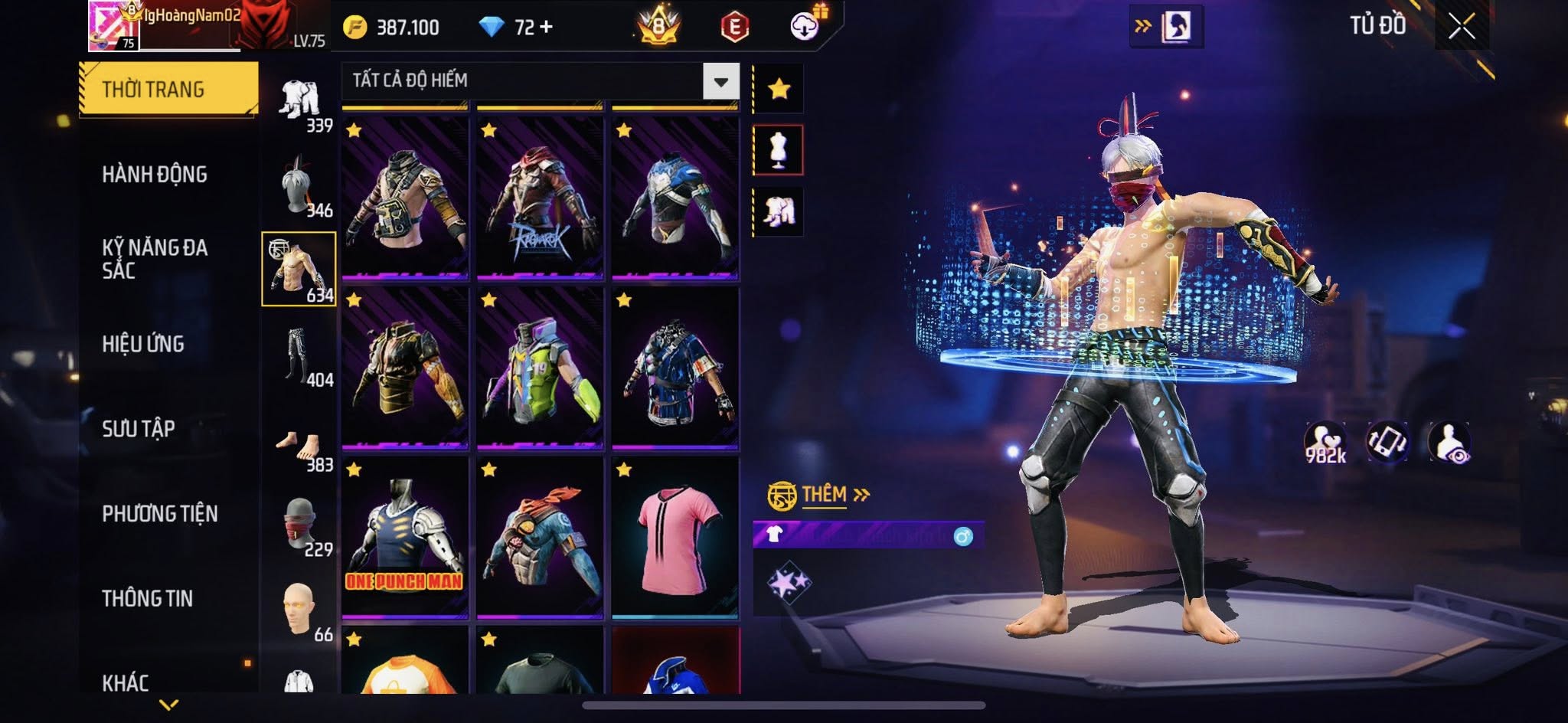
Task: Go to the SƯU TẬP section
Action: 139,429
